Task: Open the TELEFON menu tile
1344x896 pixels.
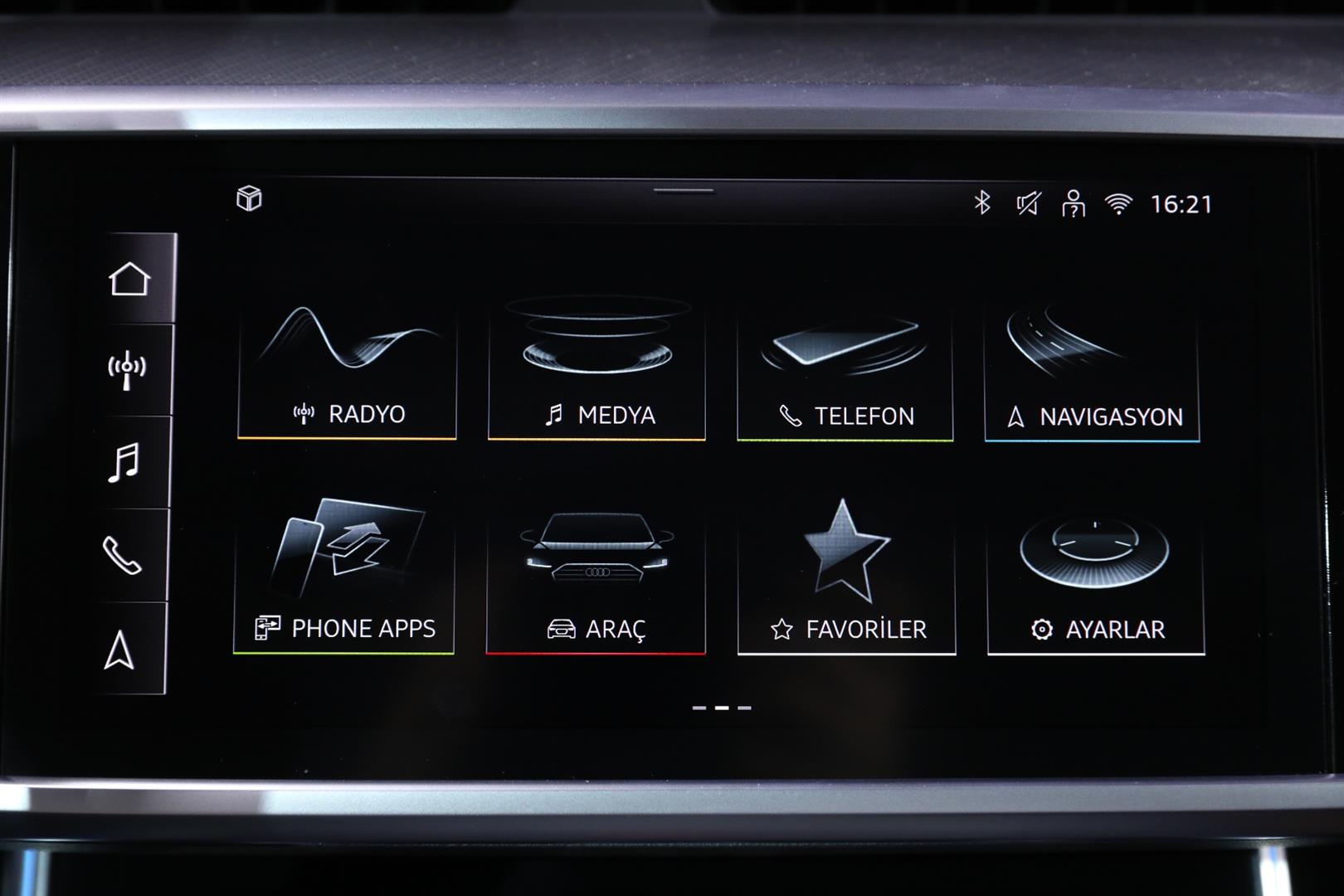Action: [845, 372]
